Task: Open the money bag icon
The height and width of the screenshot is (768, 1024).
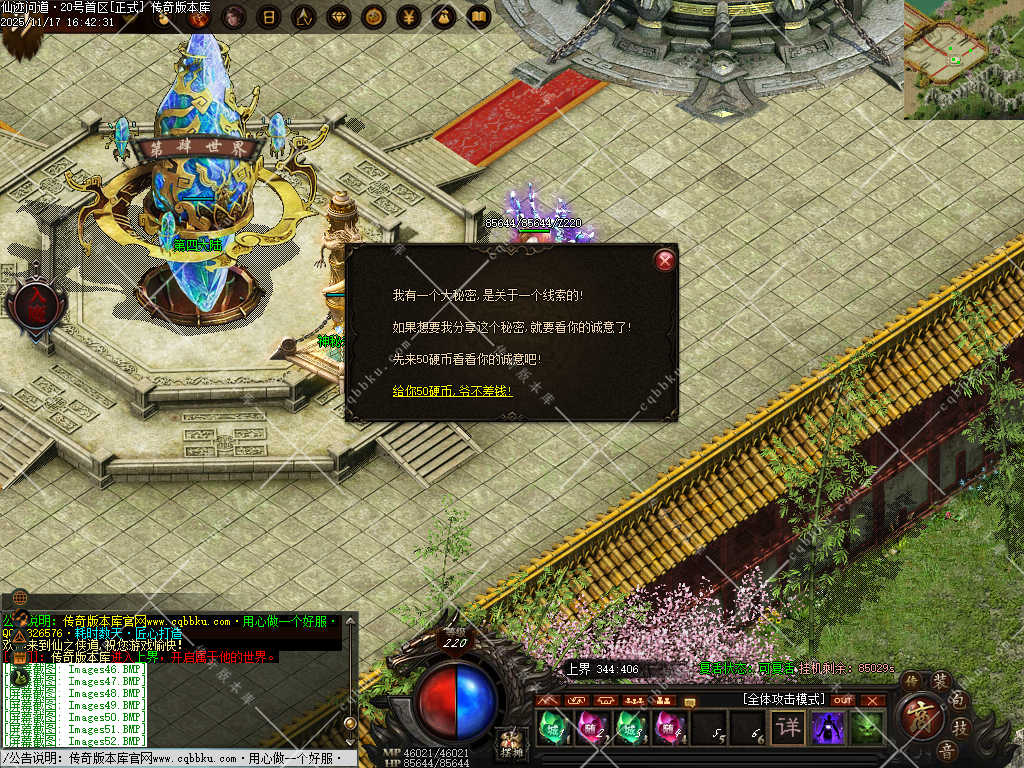Action: coord(443,16)
